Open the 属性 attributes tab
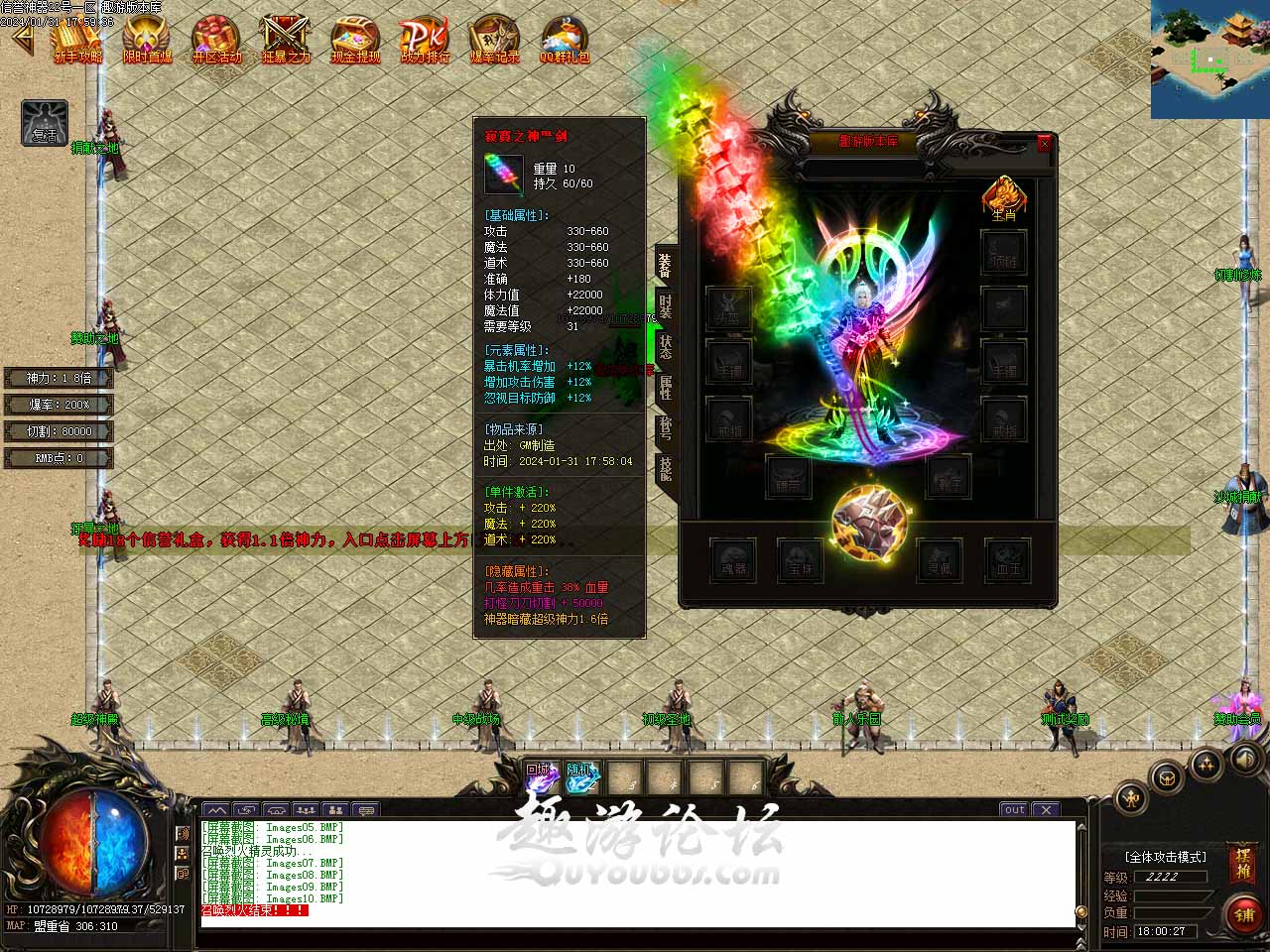This screenshot has height=952, width=1270. point(665,388)
